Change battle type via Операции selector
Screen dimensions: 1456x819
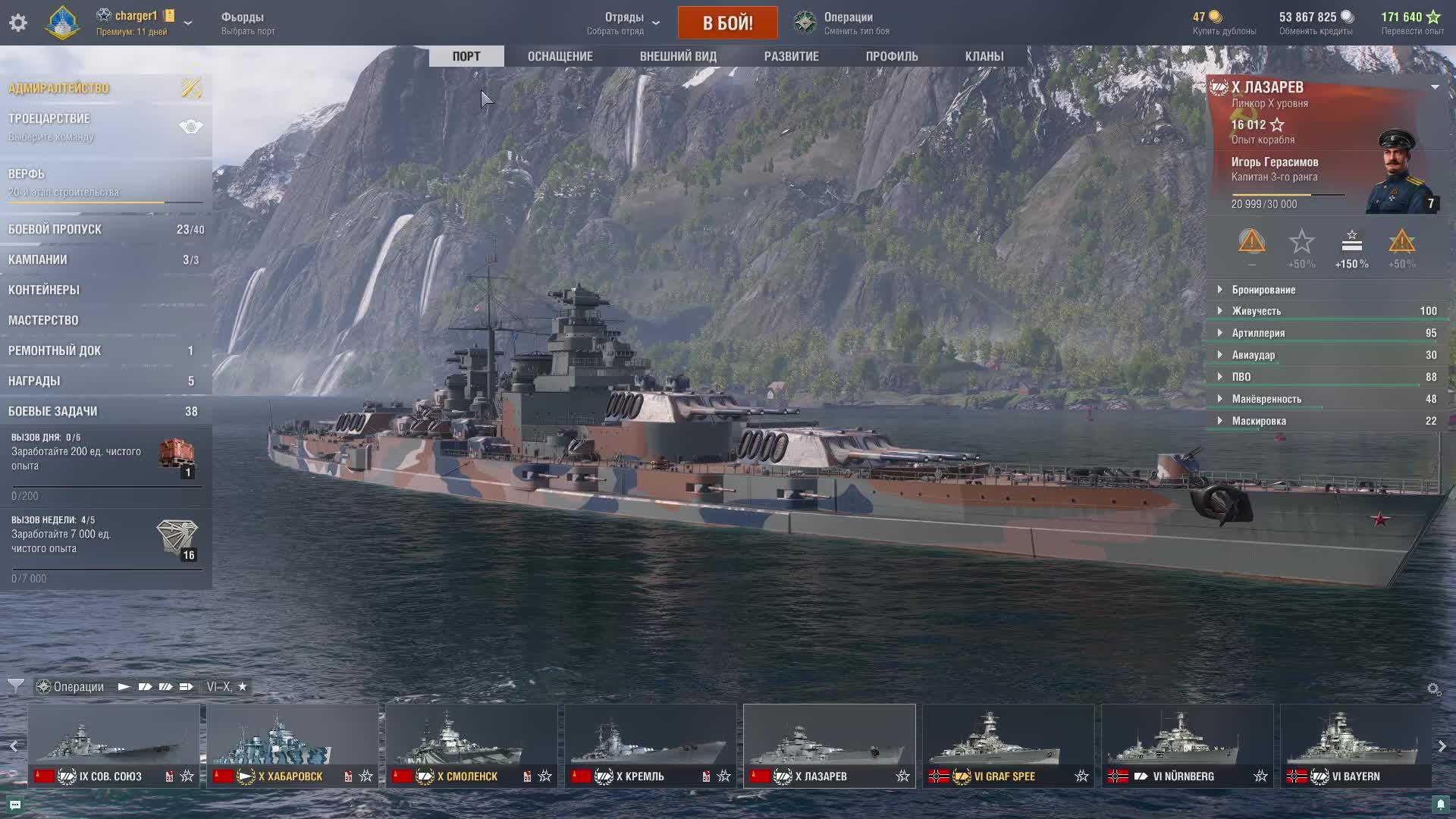847,23
